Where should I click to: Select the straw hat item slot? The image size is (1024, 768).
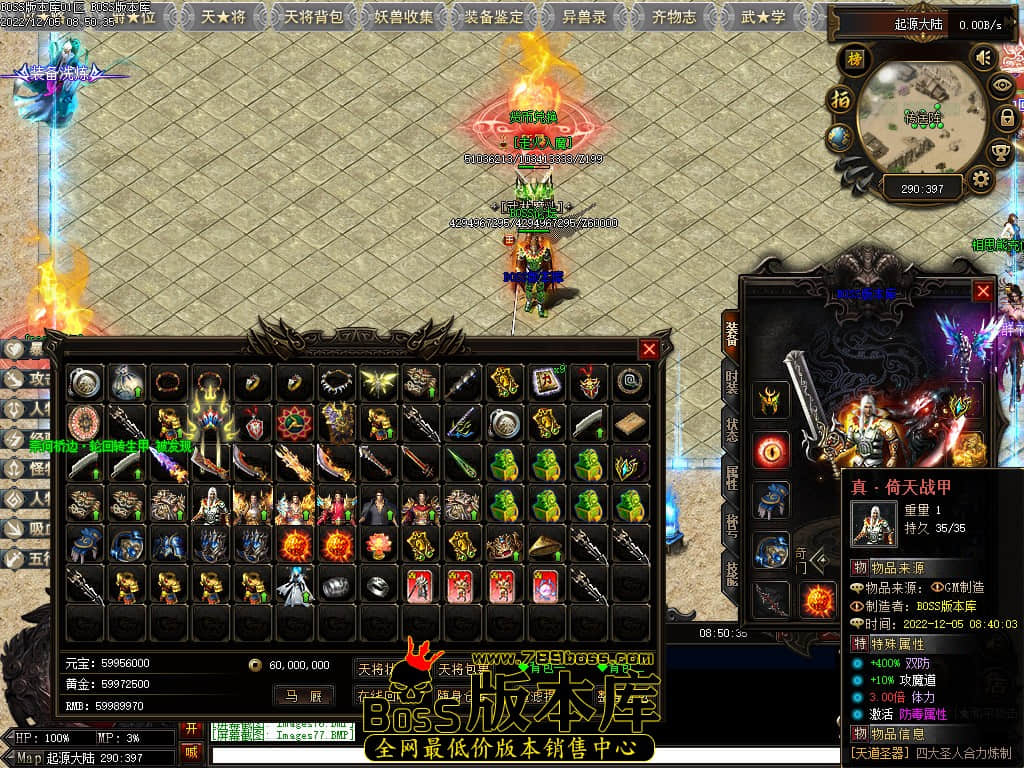pos(545,545)
